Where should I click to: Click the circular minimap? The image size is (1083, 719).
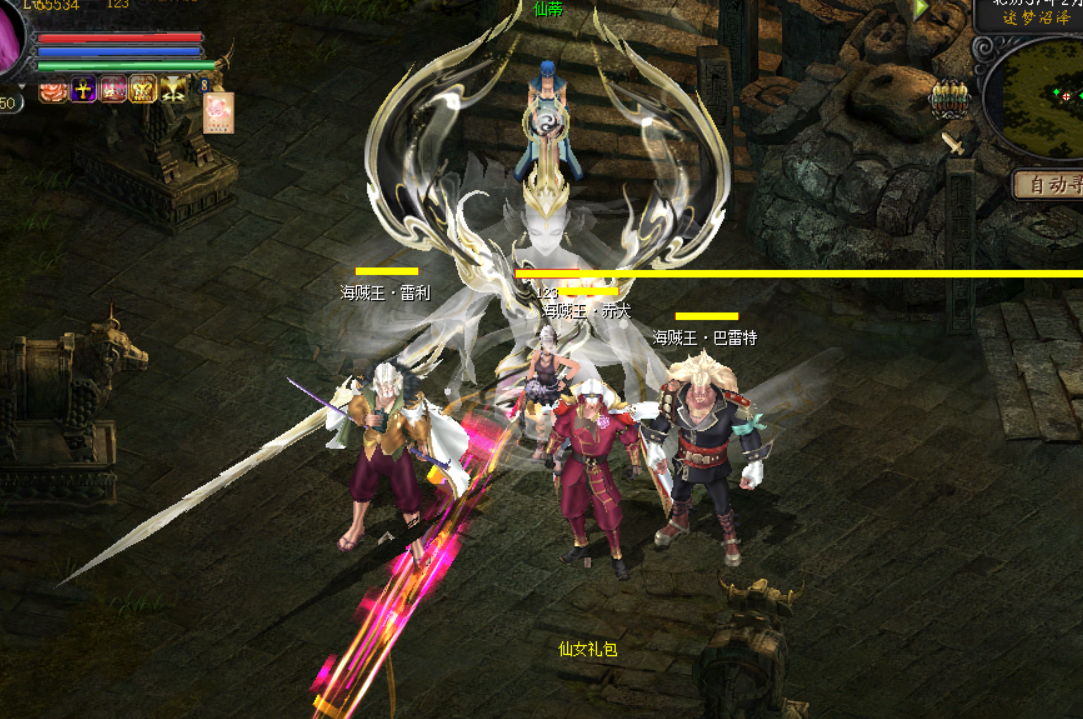click(1042, 97)
